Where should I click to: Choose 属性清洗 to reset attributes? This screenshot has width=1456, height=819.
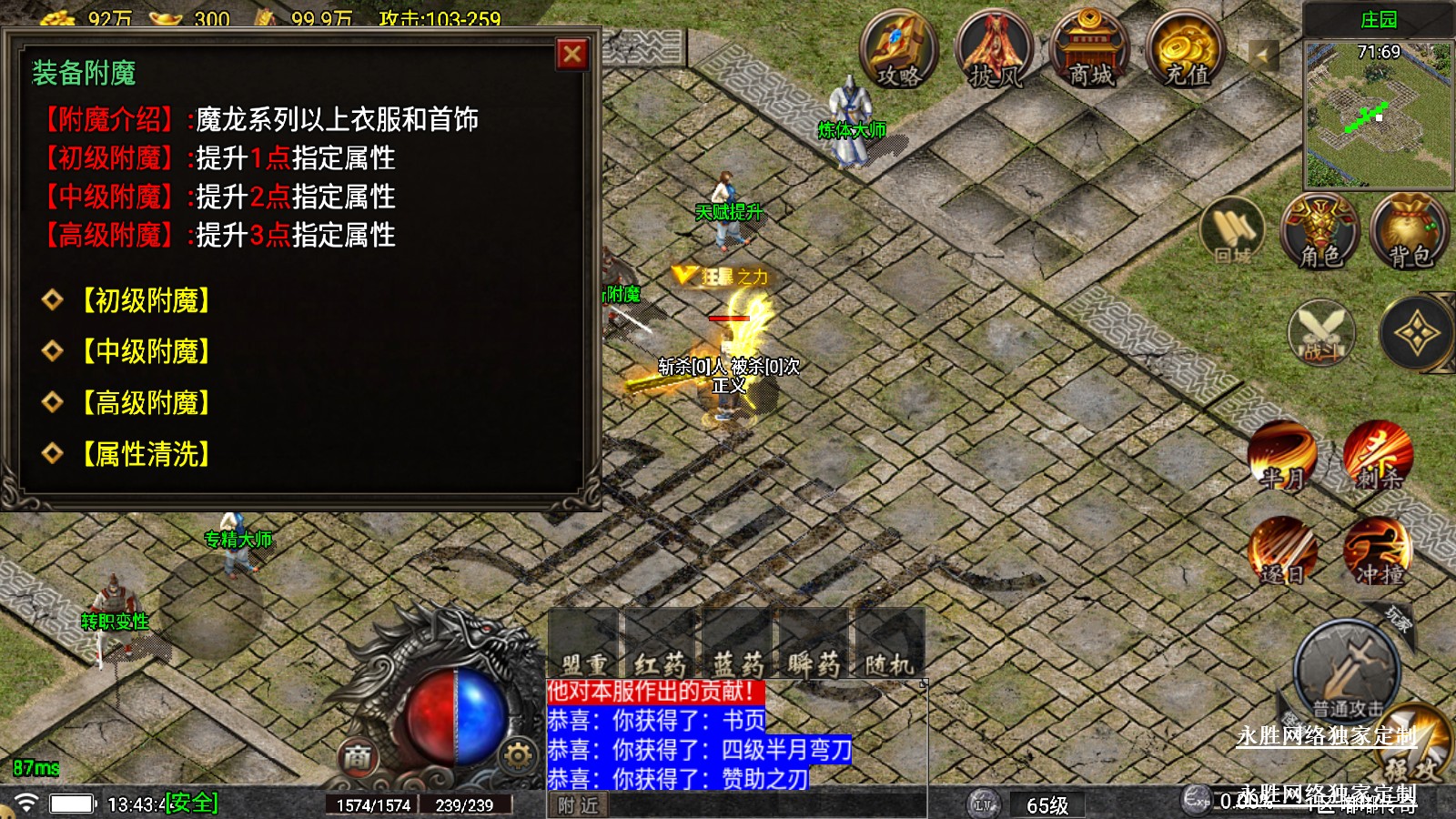(x=146, y=453)
